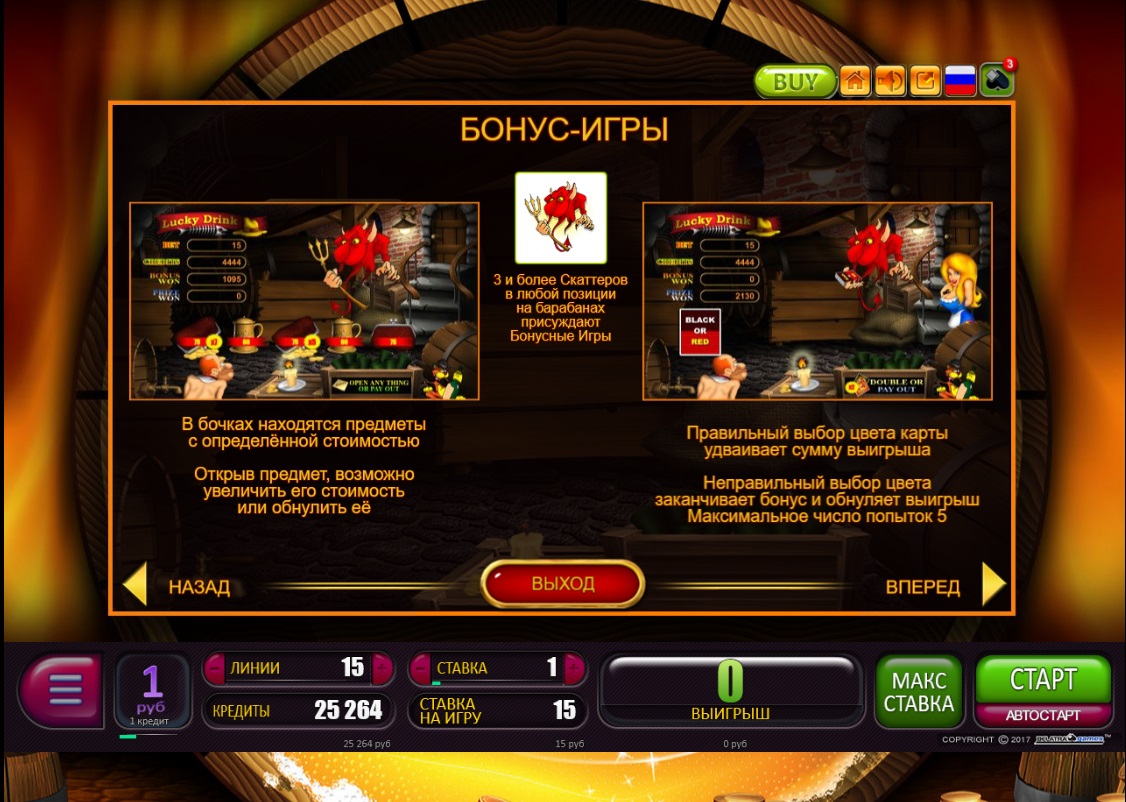The image size is (1126, 802).
Task: Raise the СТАВКА bet value
Action: [573, 667]
